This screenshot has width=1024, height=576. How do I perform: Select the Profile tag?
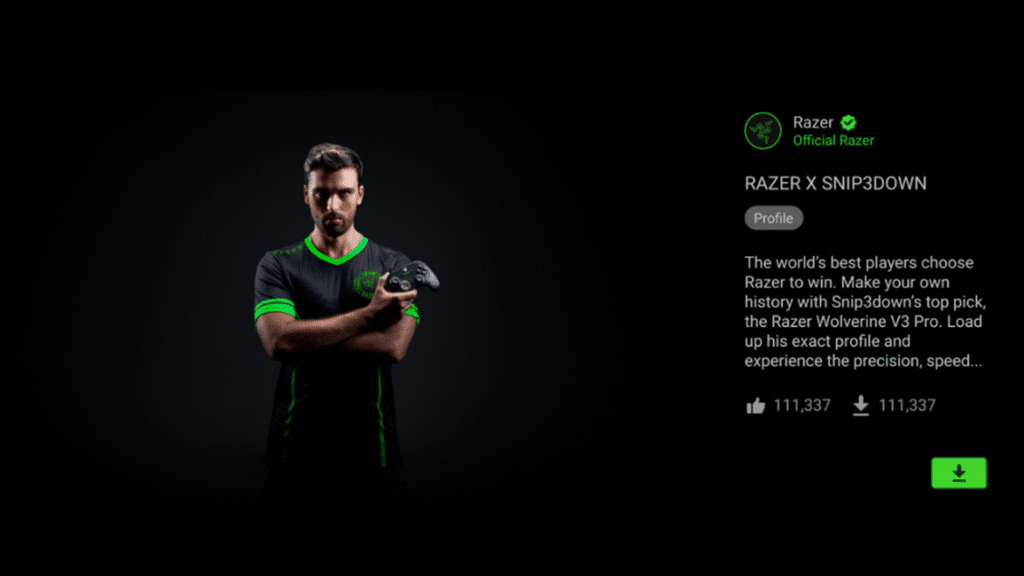coord(773,218)
